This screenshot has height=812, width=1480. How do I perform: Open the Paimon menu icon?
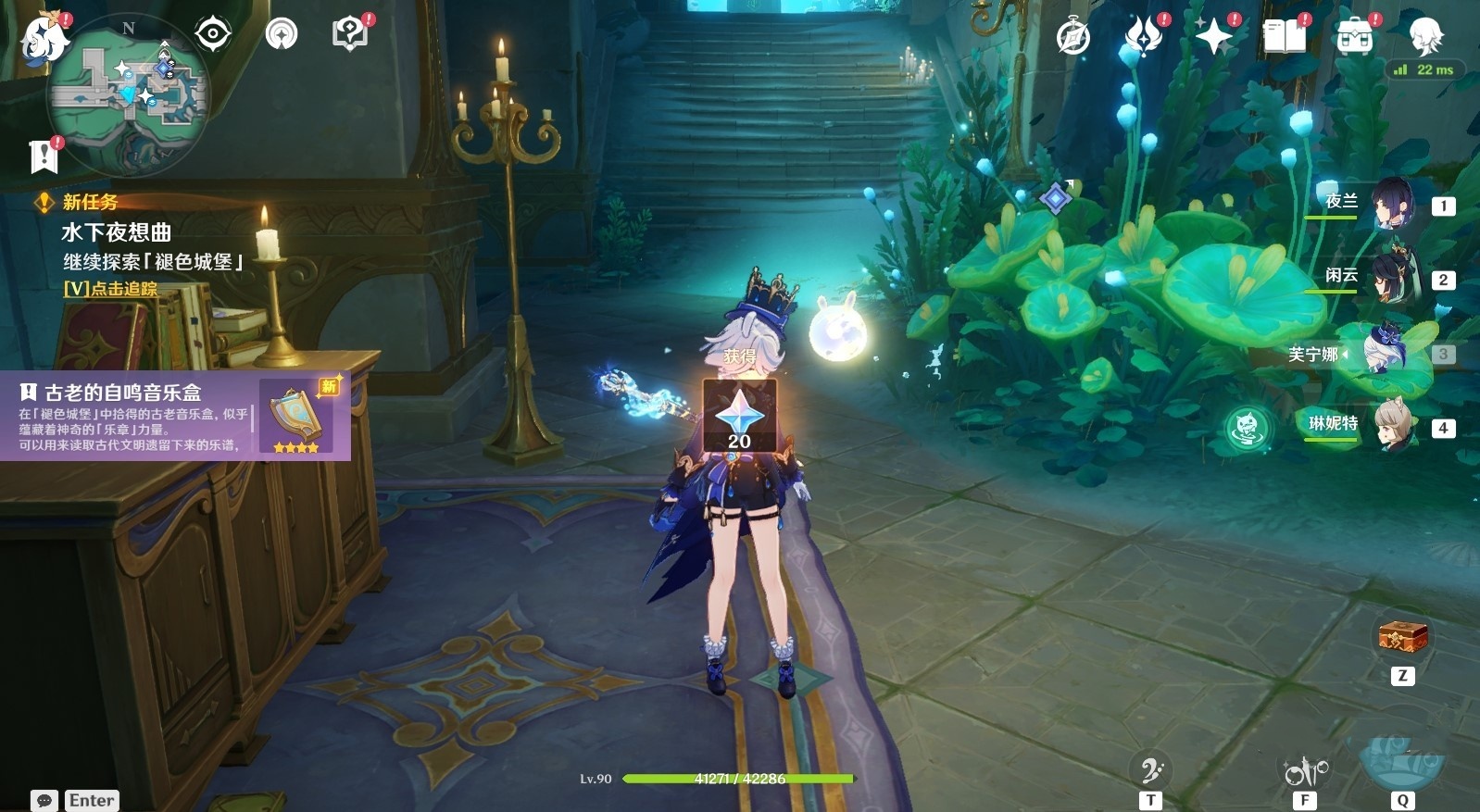(x=44, y=39)
